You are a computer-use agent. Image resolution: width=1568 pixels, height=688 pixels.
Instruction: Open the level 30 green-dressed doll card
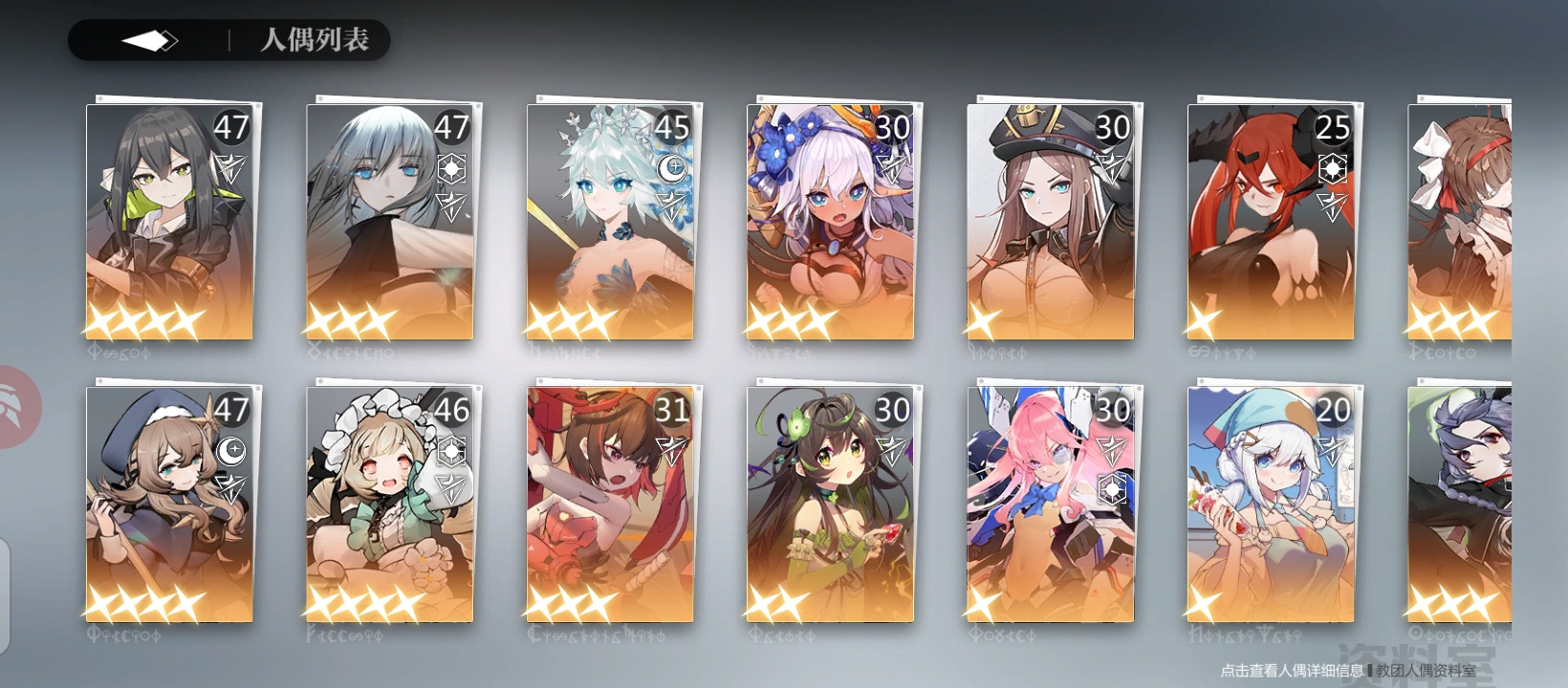click(x=830, y=506)
